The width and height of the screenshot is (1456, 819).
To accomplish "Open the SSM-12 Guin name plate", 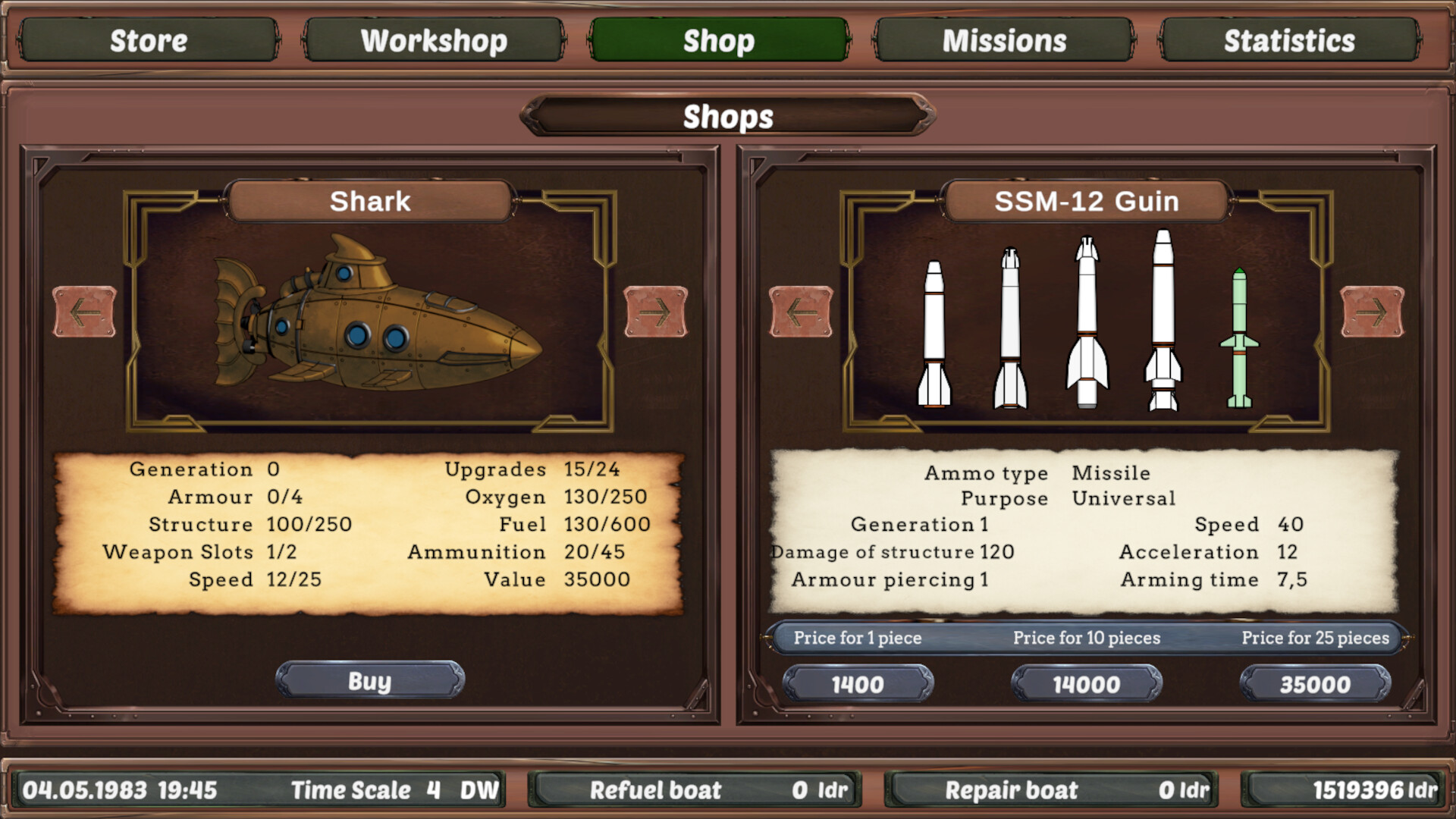I will click(1087, 201).
